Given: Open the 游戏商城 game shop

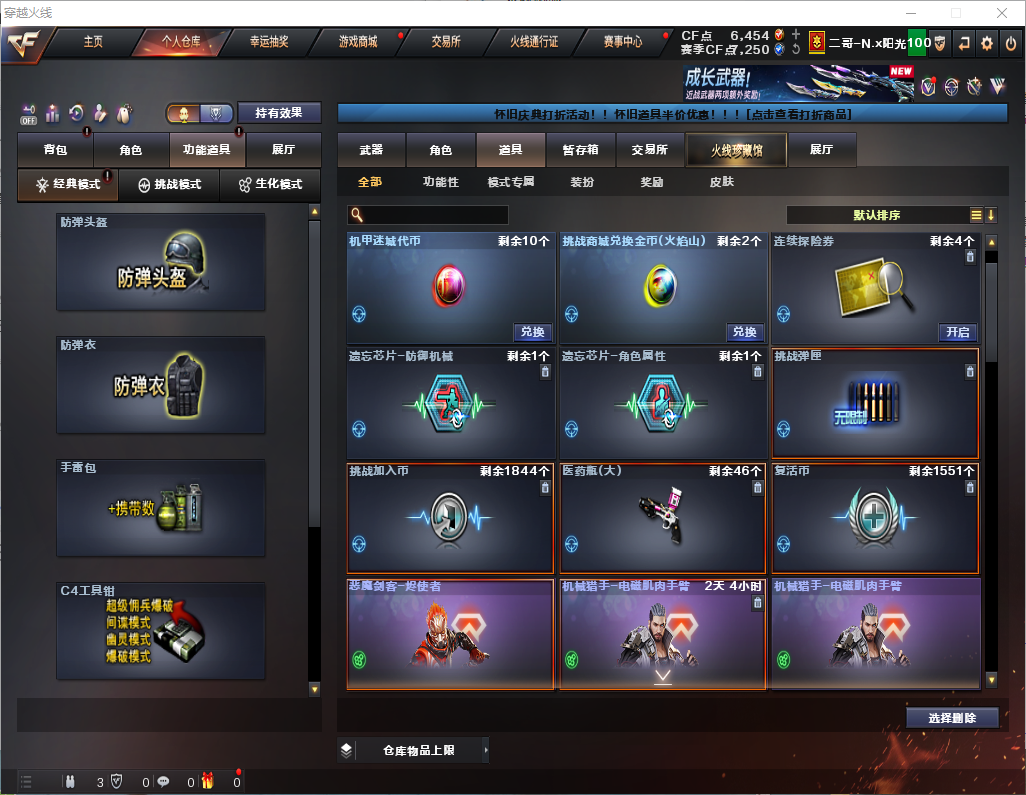Looking at the screenshot, I should pos(358,42).
